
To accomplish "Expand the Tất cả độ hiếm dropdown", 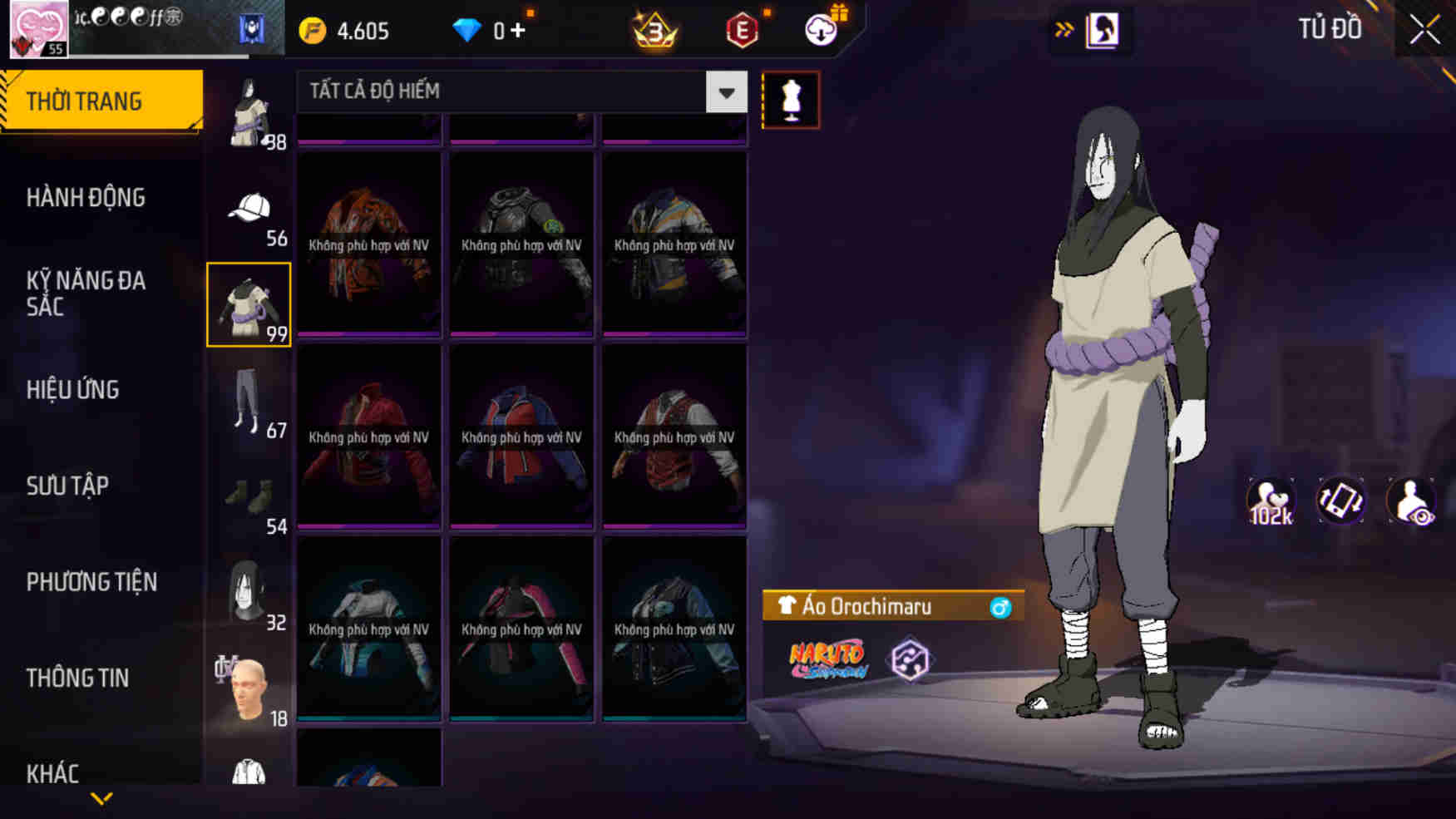I will [724, 92].
